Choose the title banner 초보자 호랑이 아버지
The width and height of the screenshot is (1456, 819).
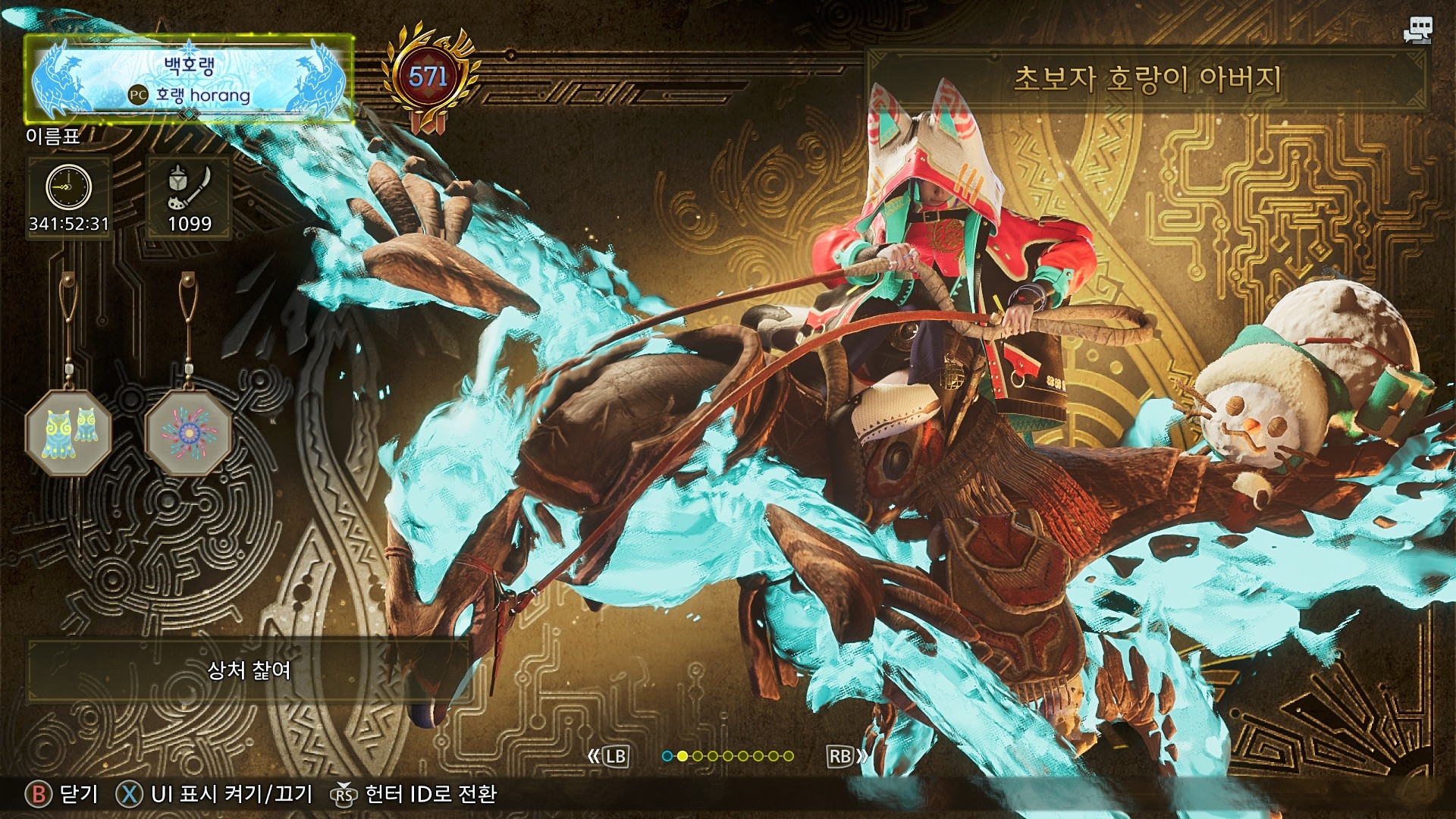pyautogui.click(x=1147, y=79)
